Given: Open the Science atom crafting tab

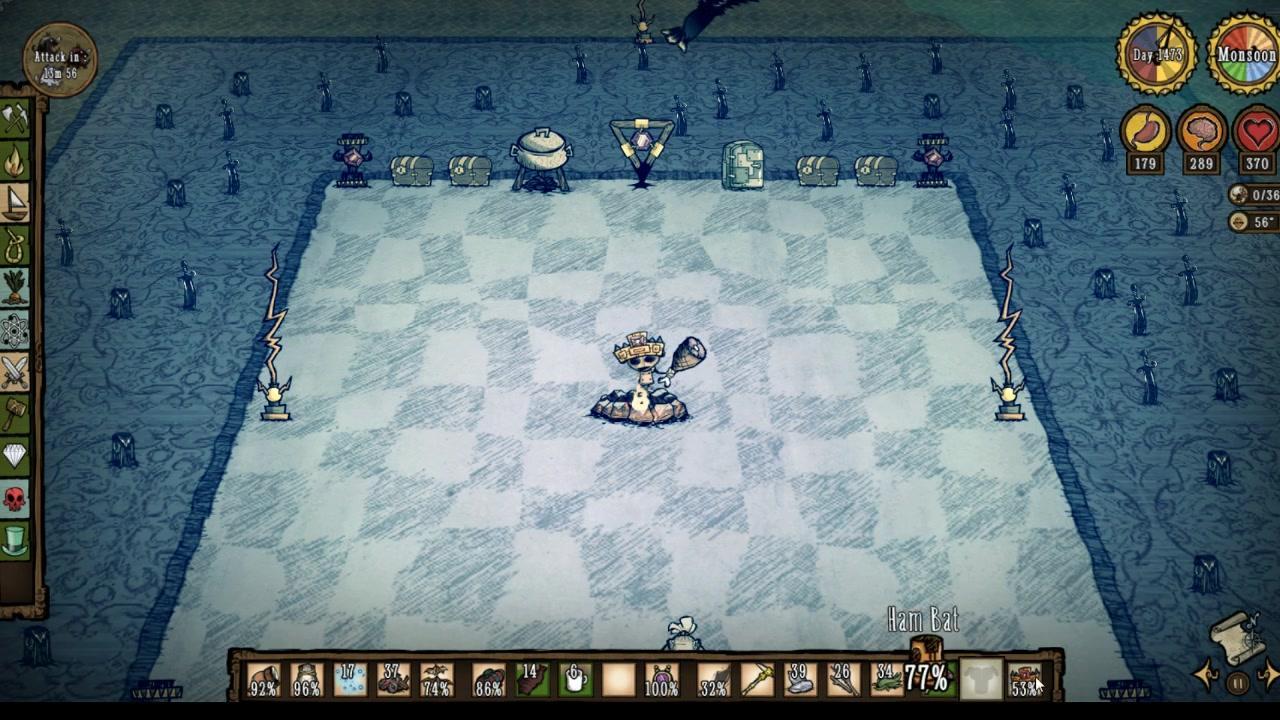Looking at the screenshot, I should coord(15,329).
